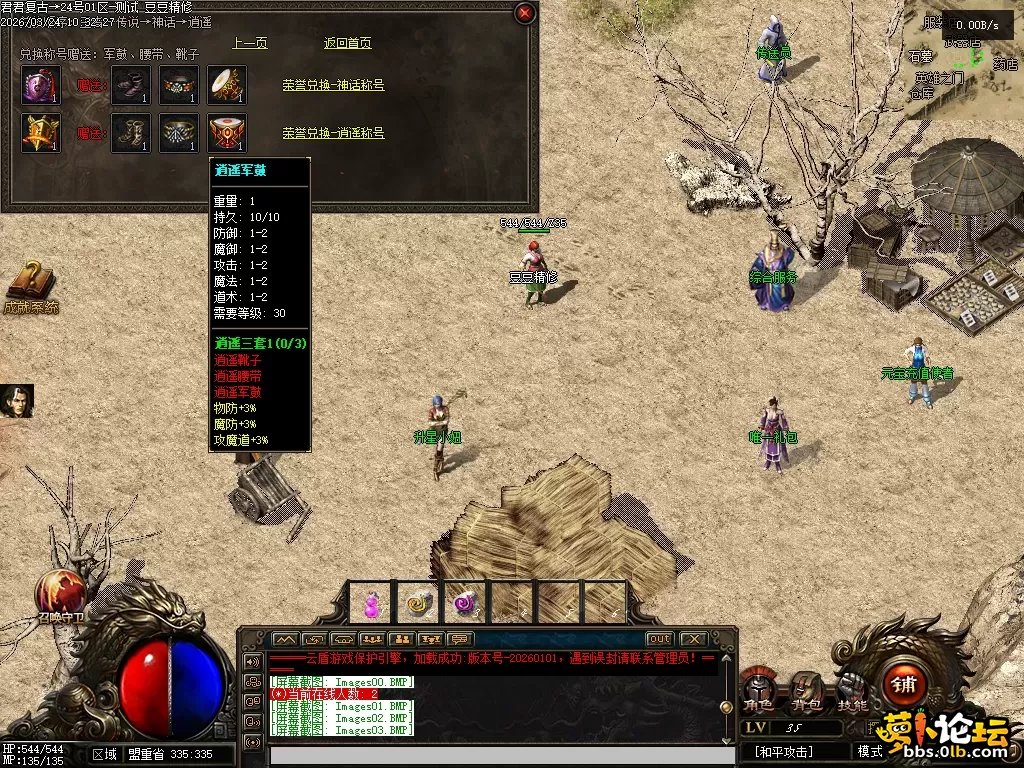Activate the 召唤守卫 summon guard orb
Viewport: 1024px width, 768px height.
pyautogui.click(x=58, y=592)
